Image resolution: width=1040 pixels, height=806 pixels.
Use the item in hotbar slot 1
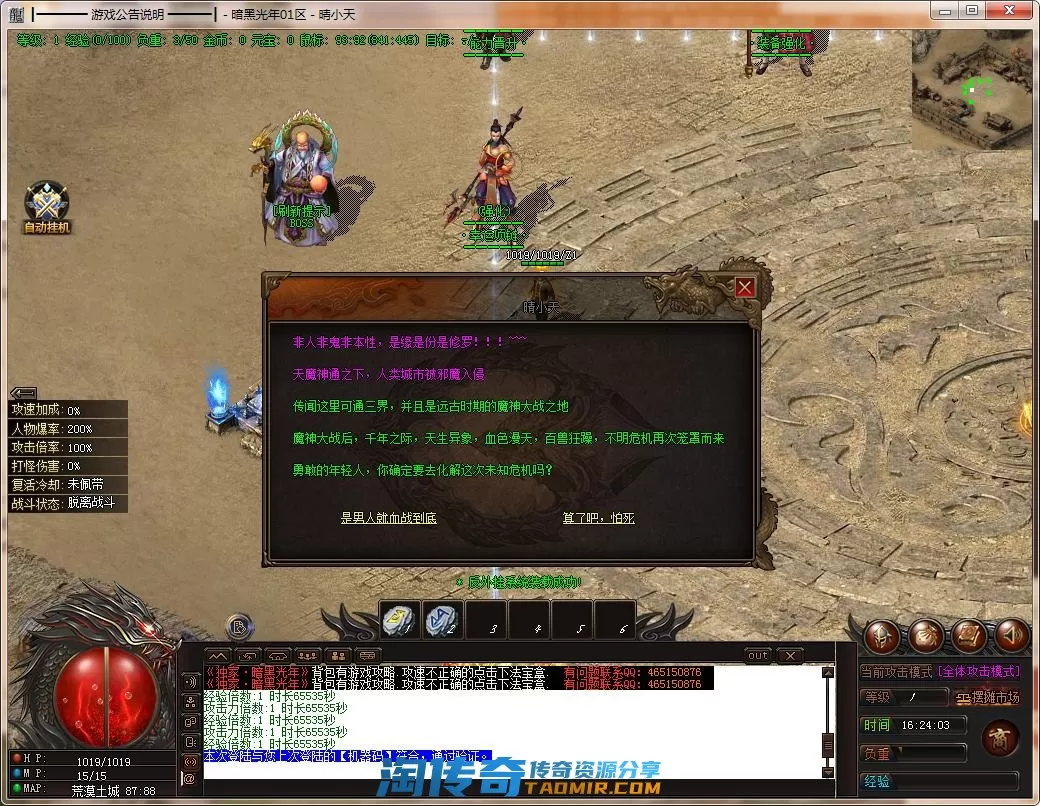[x=399, y=621]
